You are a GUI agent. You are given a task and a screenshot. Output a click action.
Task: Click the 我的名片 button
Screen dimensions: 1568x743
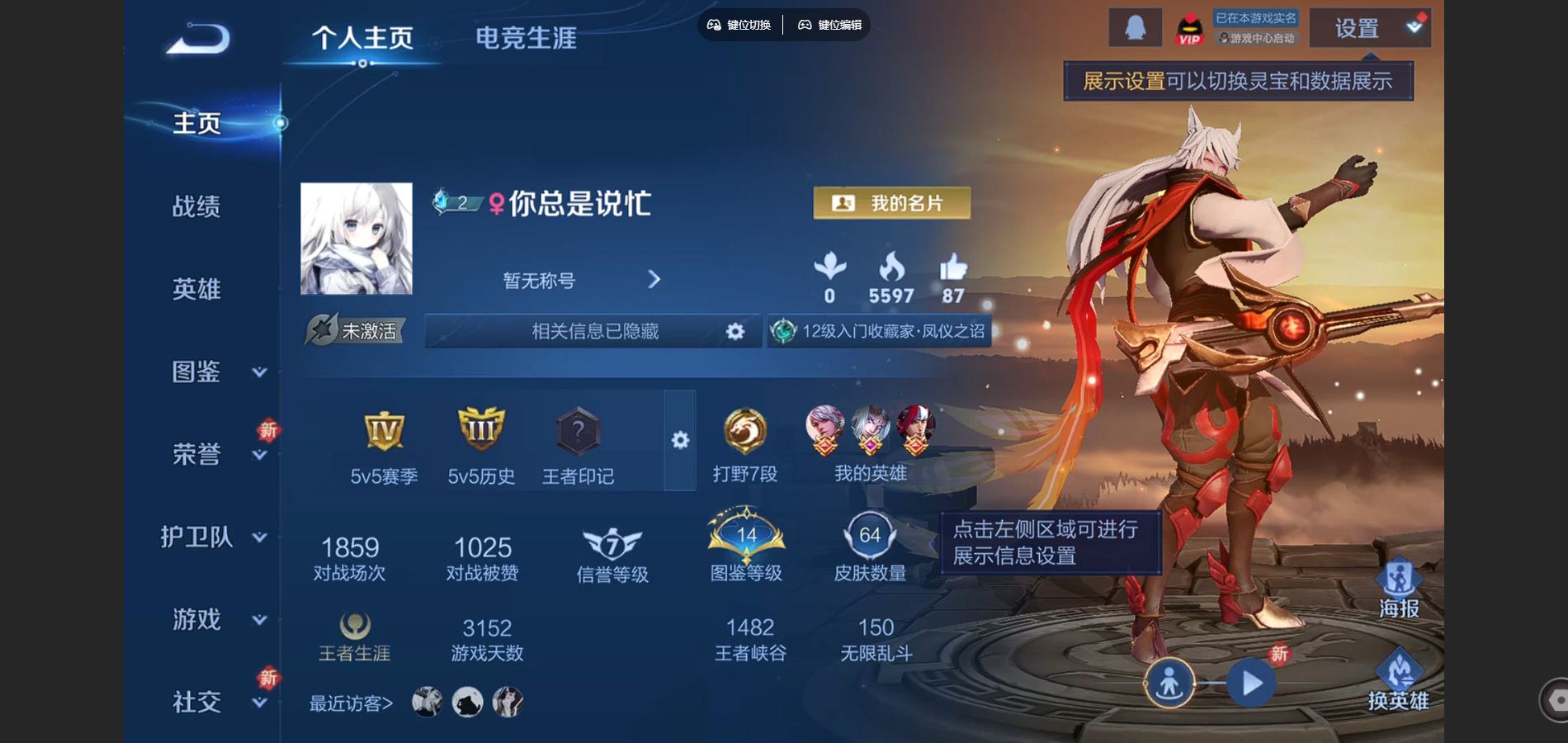pos(891,204)
